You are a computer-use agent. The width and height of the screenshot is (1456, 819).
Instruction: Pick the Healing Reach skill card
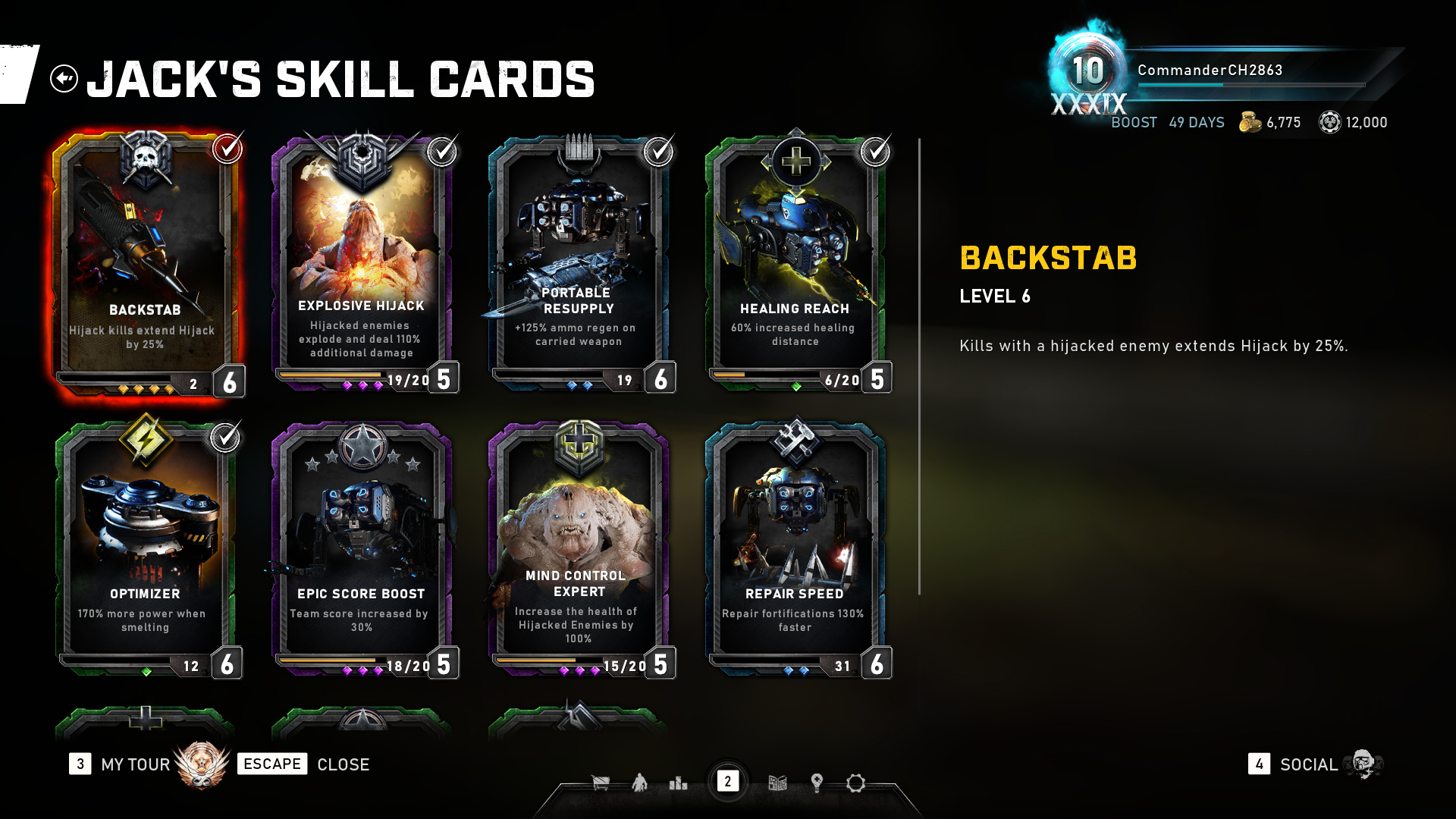pos(795,262)
